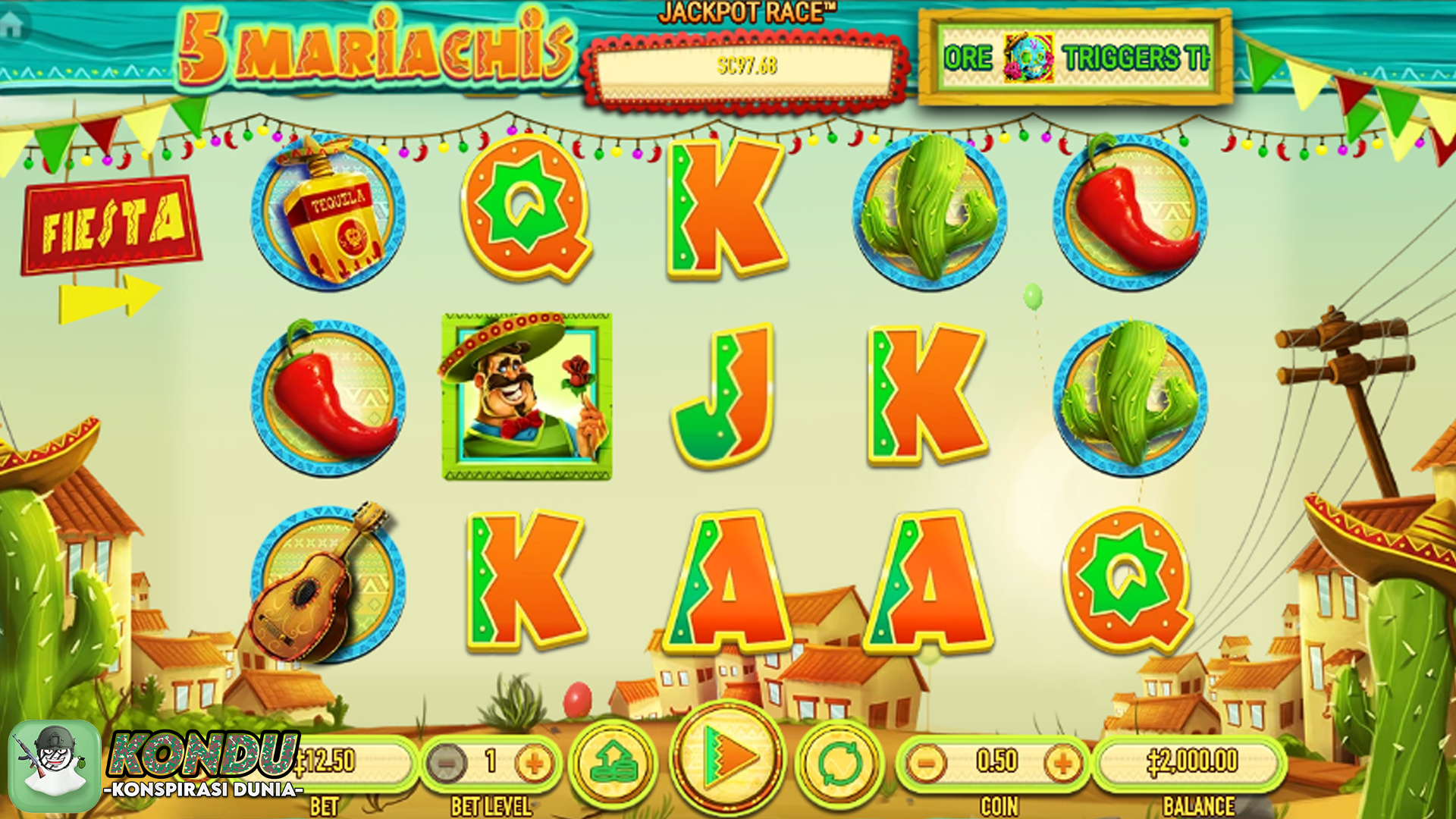Return to lobby via the home icon

click(13, 25)
